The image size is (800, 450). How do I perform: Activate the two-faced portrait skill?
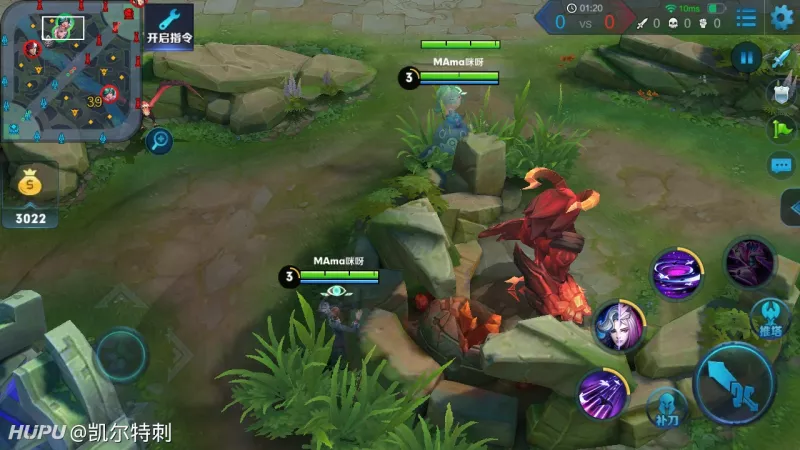pos(618,327)
